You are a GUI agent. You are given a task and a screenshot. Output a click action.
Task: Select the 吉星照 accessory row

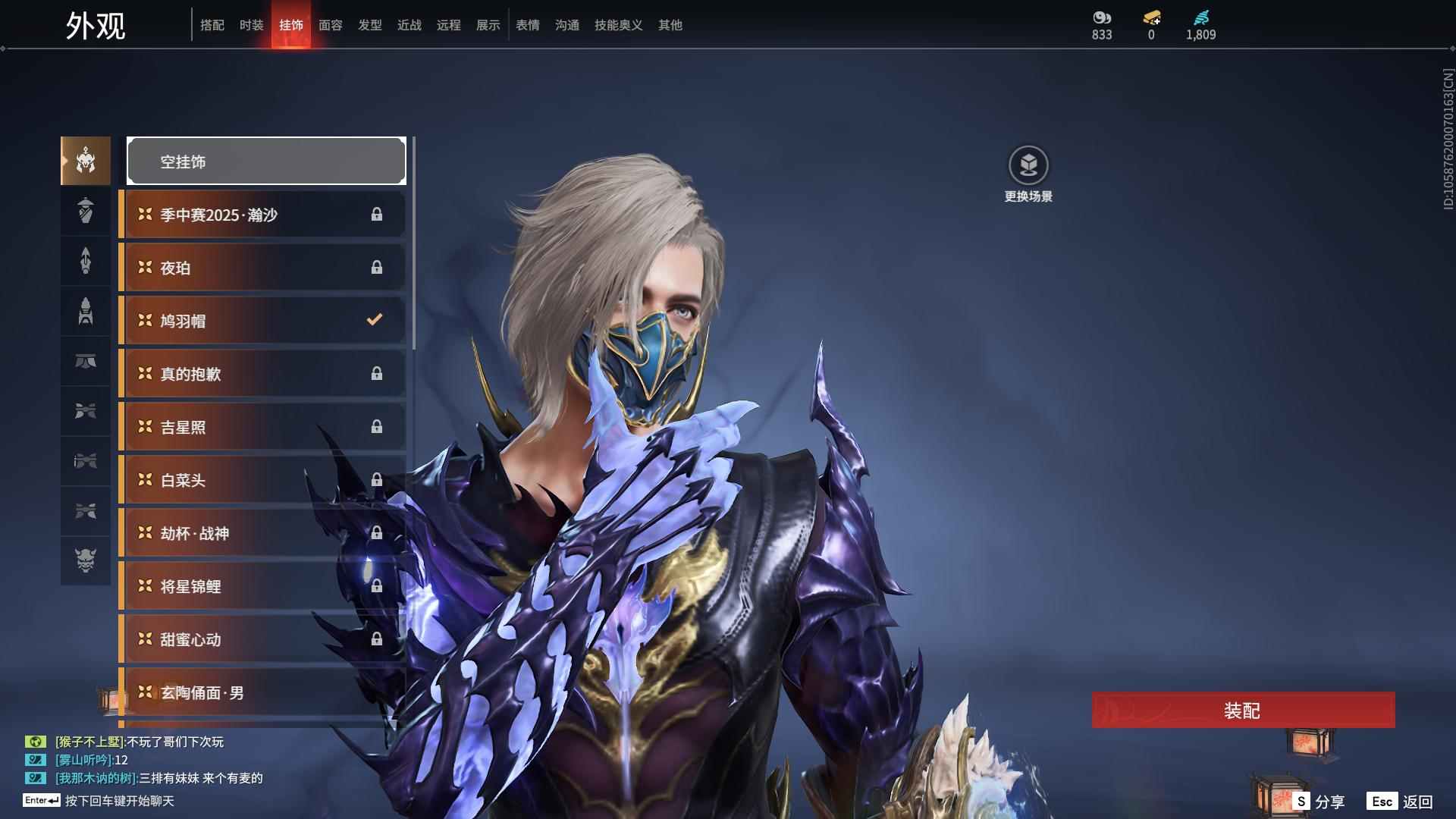pyautogui.click(x=262, y=427)
